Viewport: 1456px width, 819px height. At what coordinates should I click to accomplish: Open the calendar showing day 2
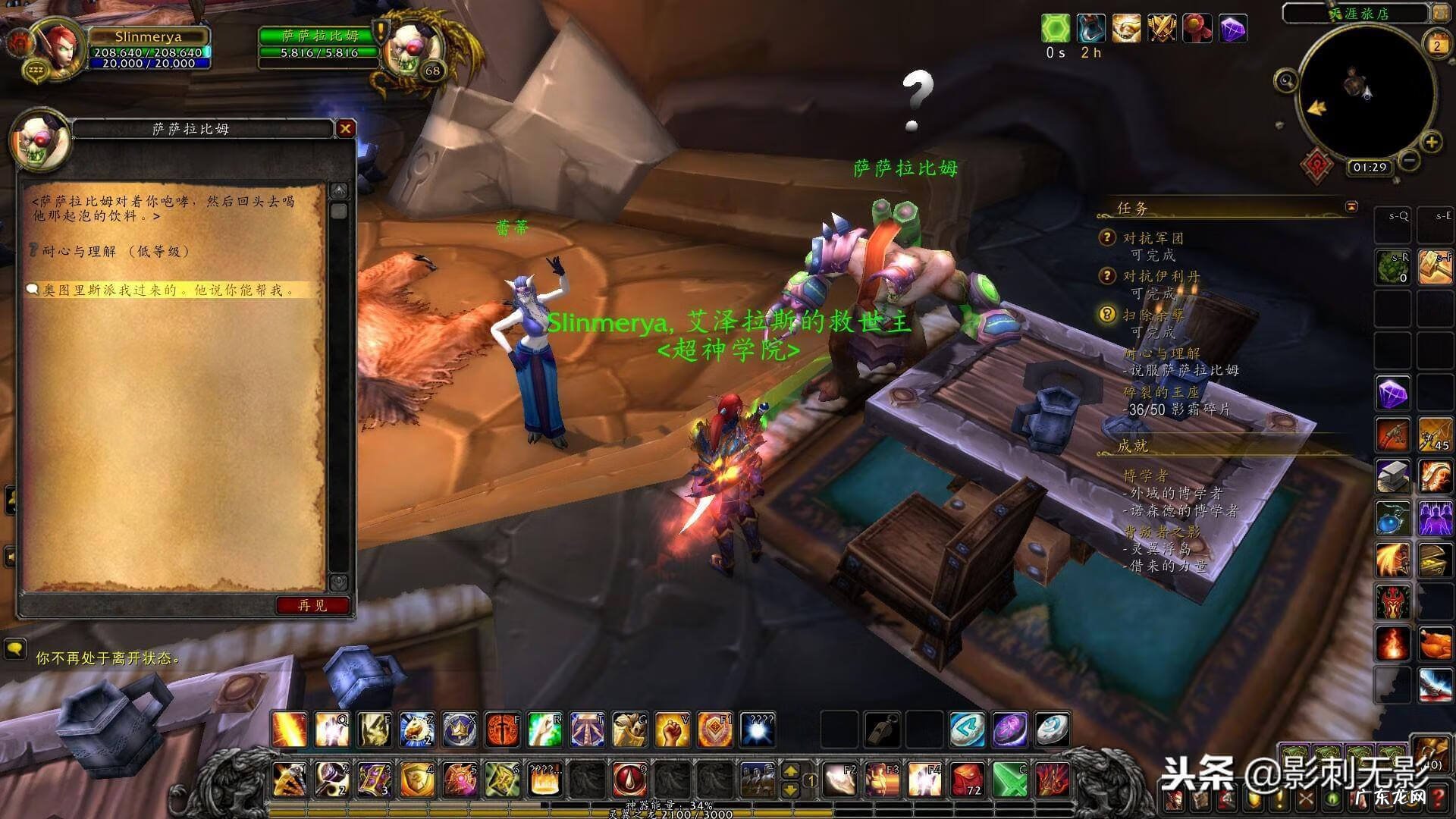pyautogui.click(x=1436, y=45)
